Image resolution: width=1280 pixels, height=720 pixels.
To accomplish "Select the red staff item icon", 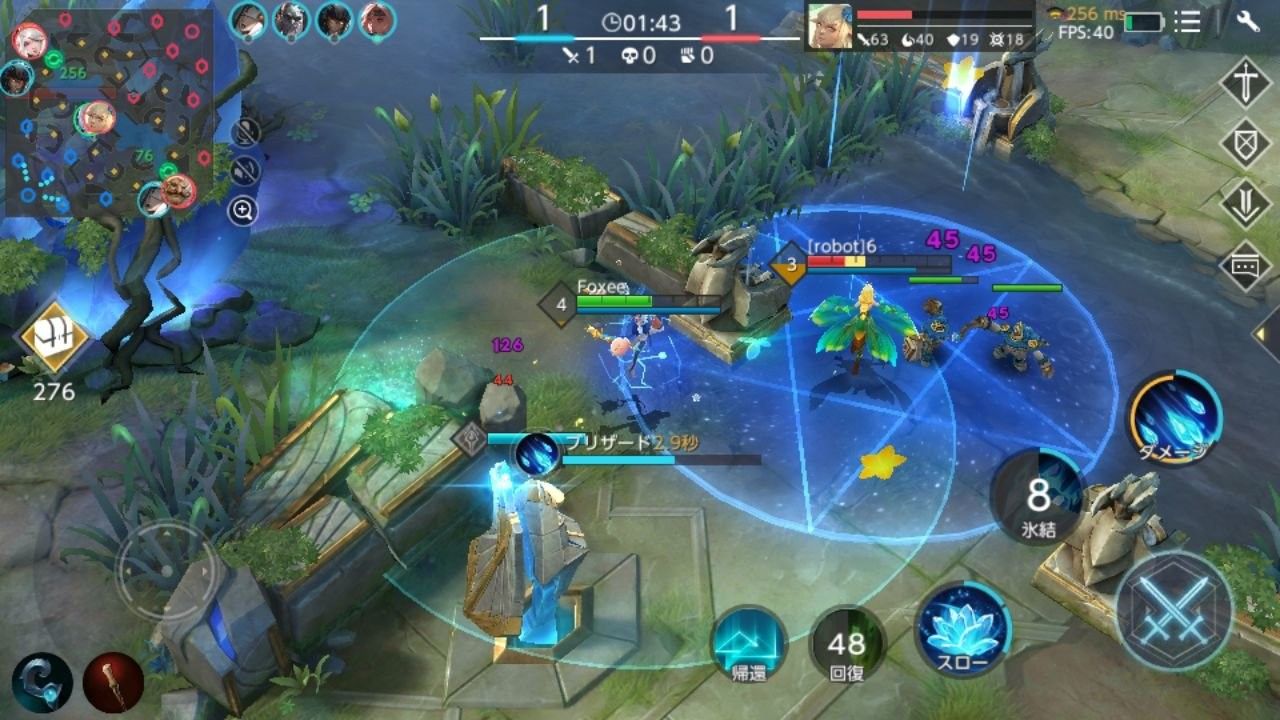I will (113, 682).
